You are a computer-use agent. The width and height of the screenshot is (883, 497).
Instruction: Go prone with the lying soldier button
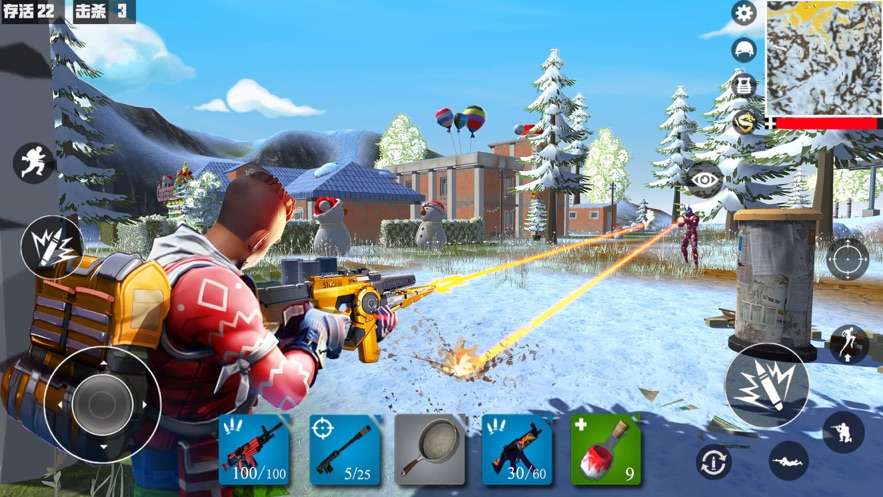(789, 461)
